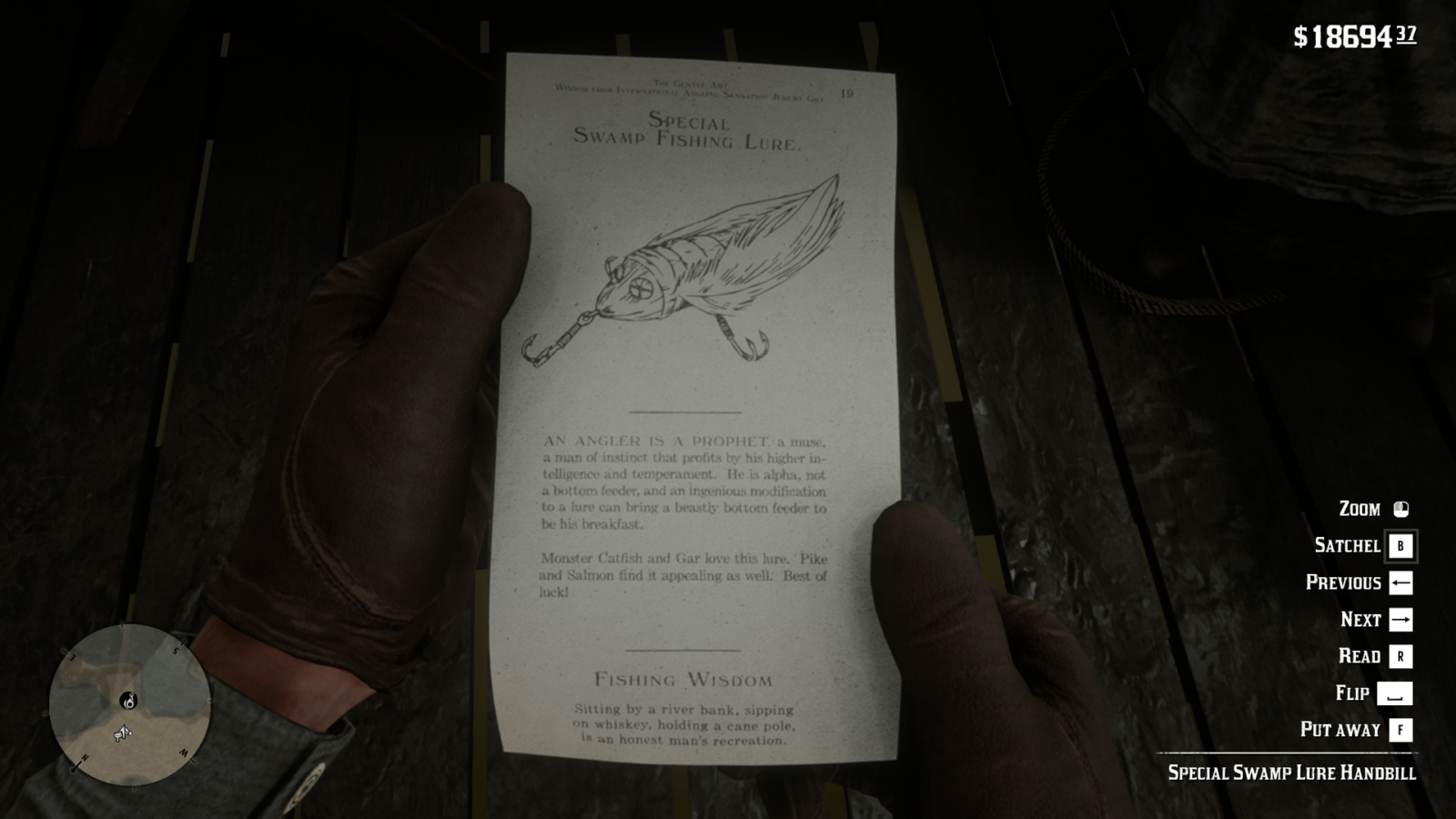This screenshot has height=819, width=1456.
Task: Click the Previous arrow key icon
Action: coord(1399,582)
